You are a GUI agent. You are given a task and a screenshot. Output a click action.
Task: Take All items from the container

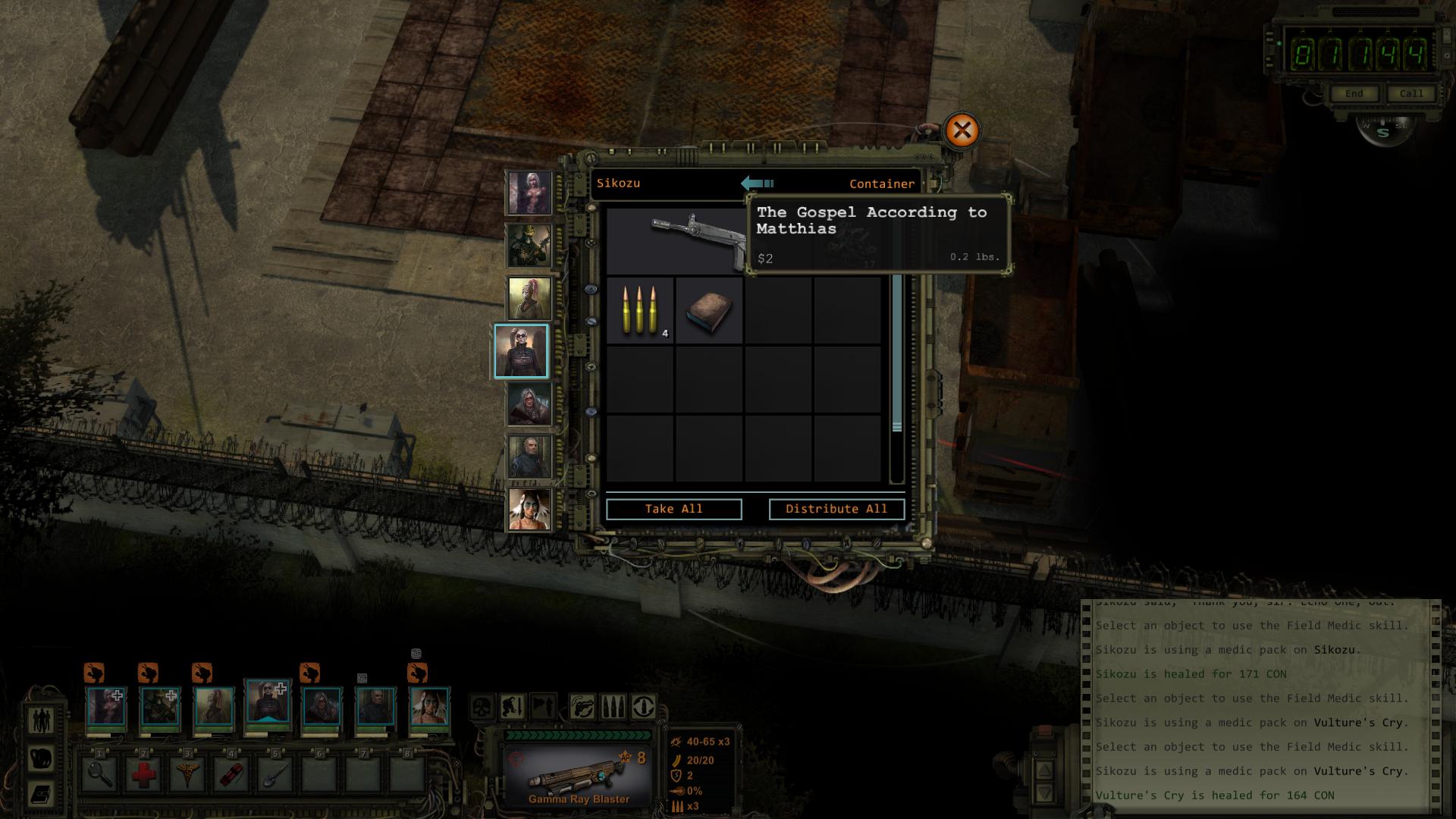click(673, 509)
